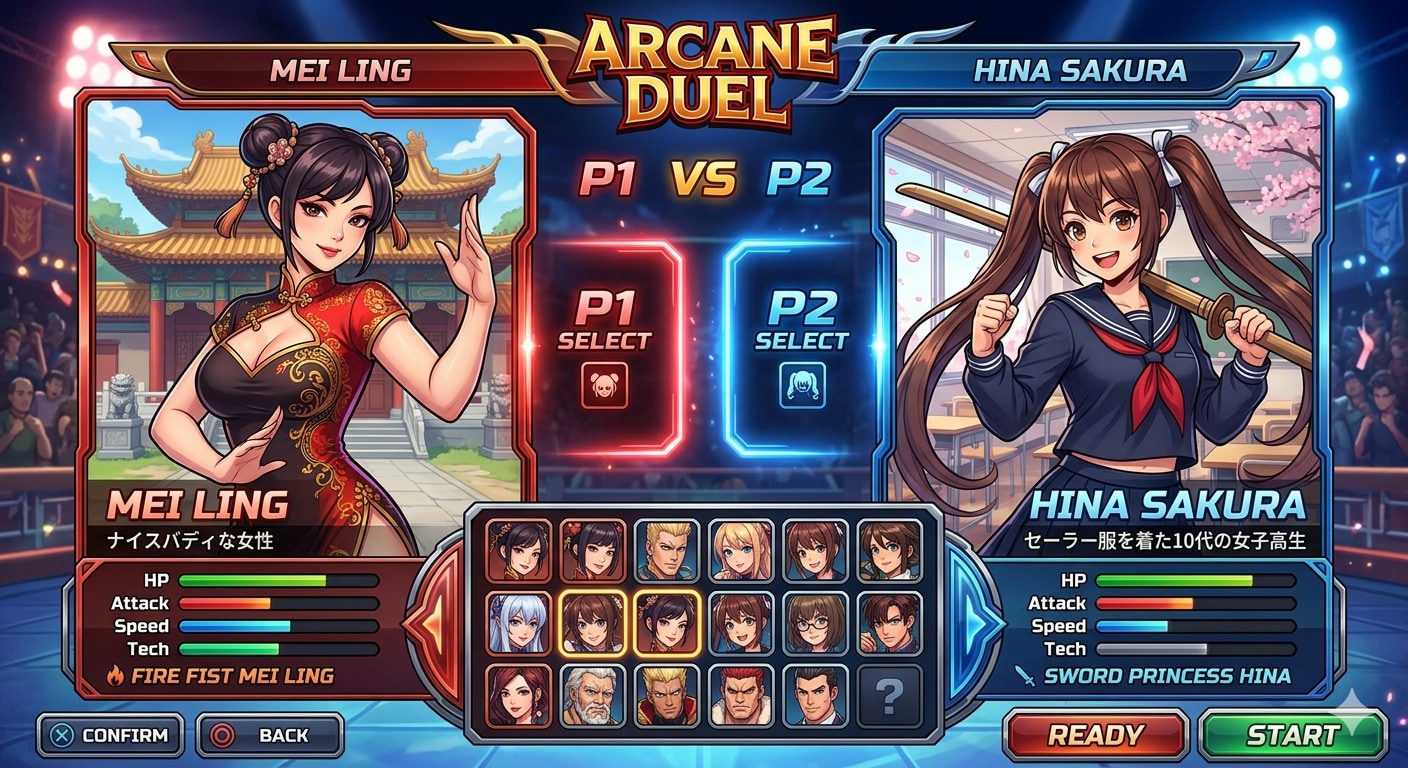Screen dimensions: 1408x768
Task: Toggle Player 2 ready status with READY
Action: click(x=1094, y=735)
